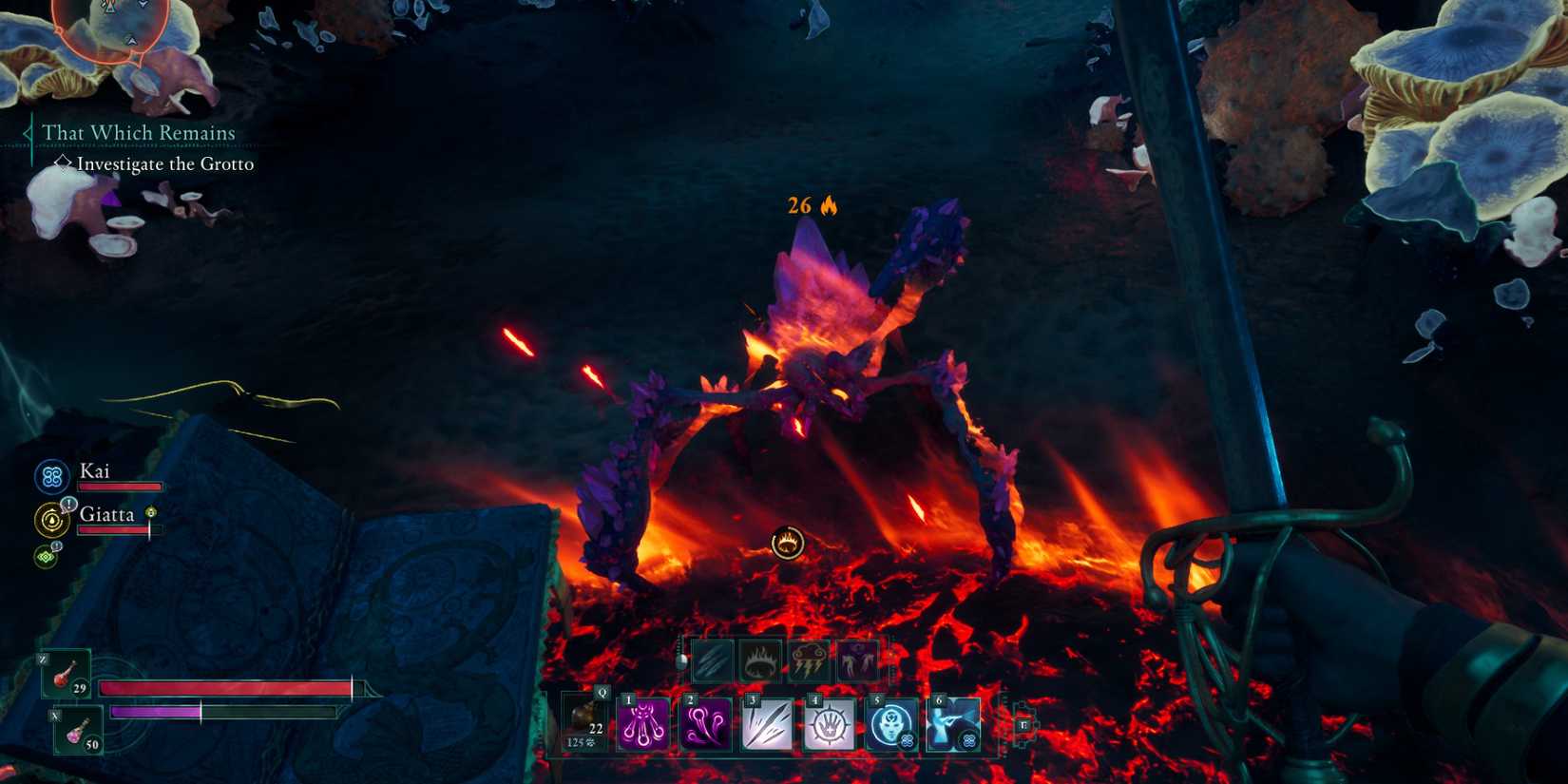Select Giatta's golden ability wheel icon

tap(50, 519)
